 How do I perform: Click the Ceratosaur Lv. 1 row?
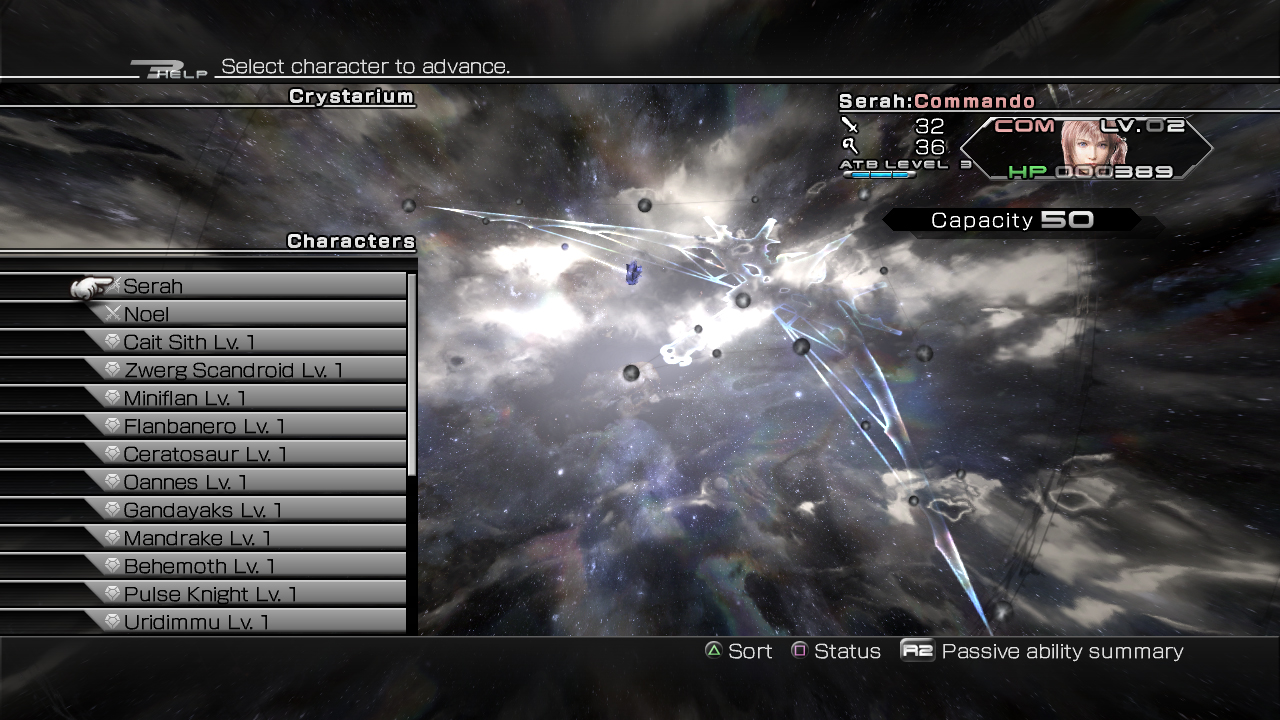pos(240,454)
